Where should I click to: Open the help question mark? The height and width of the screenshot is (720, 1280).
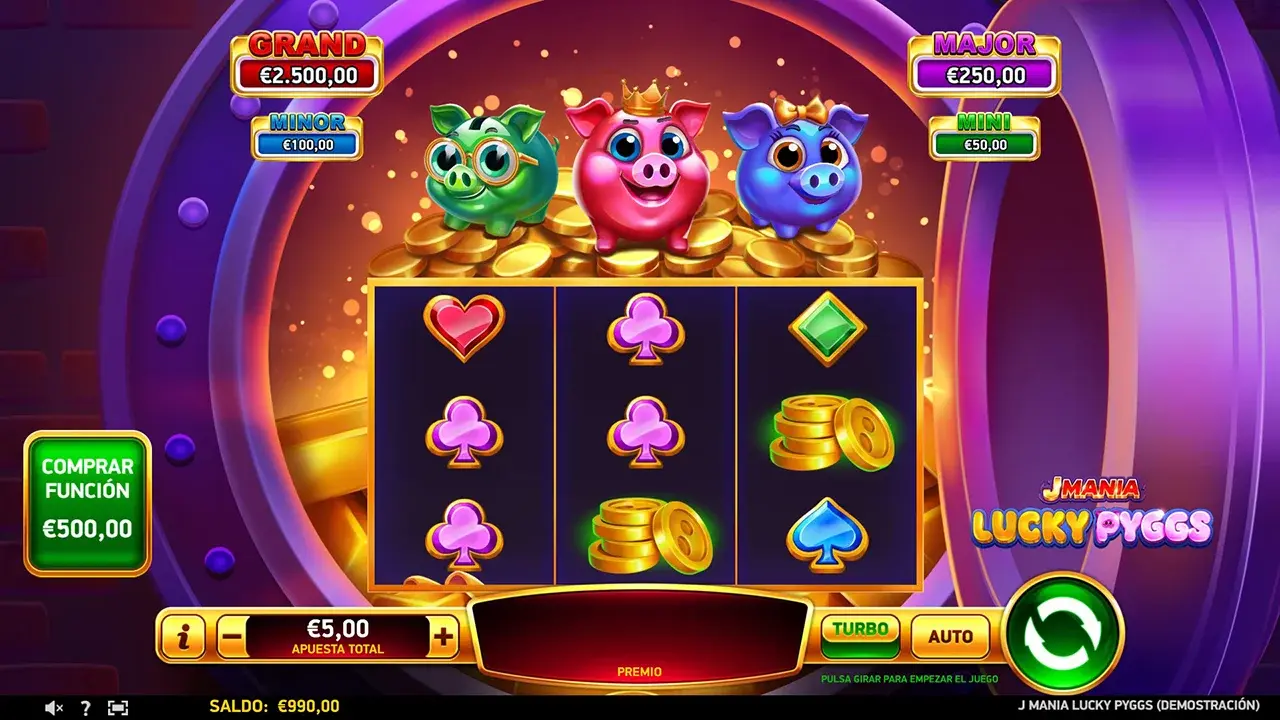pyautogui.click(x=85, y=707)
